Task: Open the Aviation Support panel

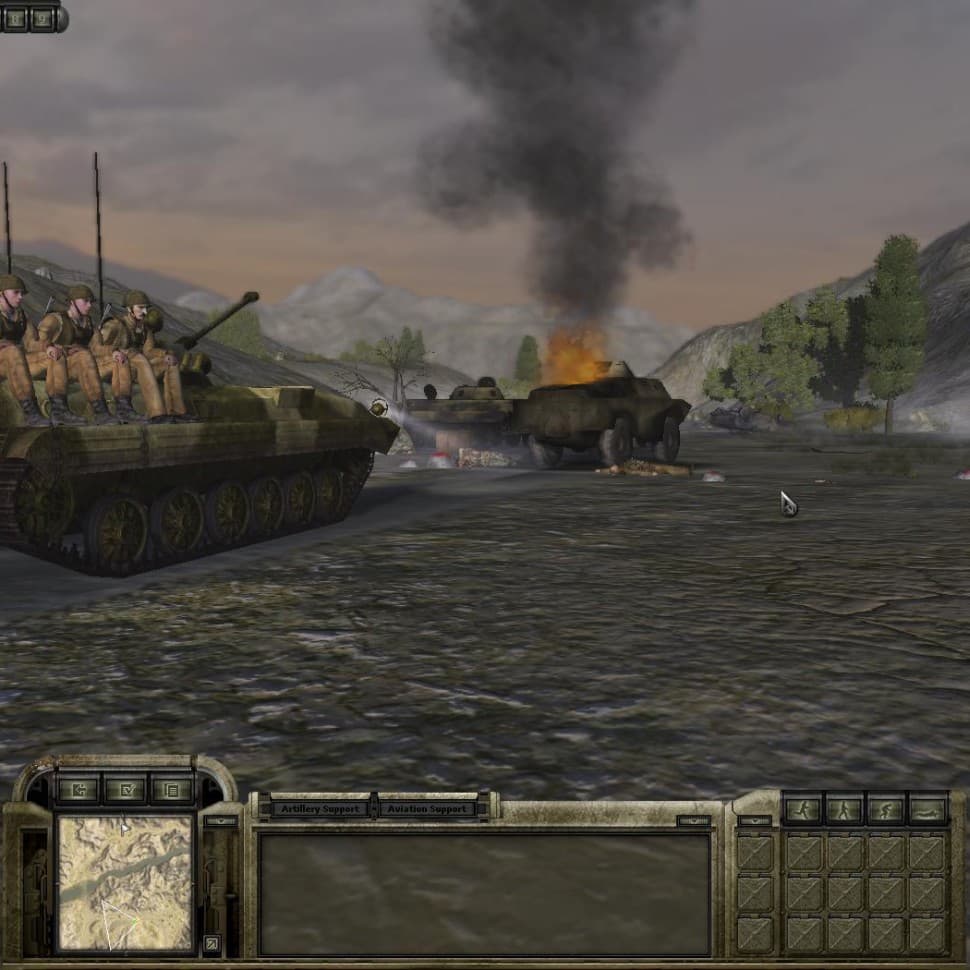Action: [432, 808]
